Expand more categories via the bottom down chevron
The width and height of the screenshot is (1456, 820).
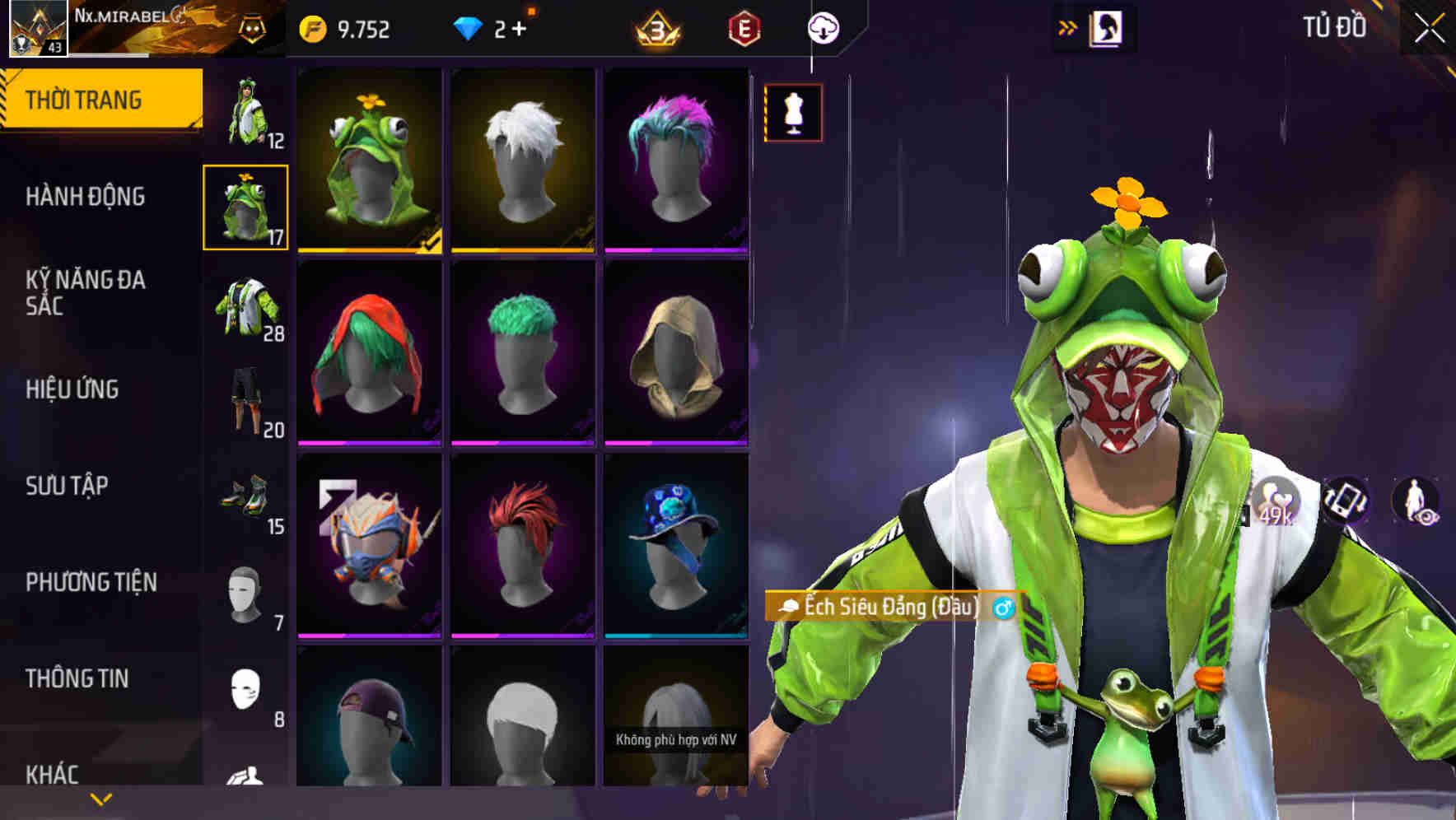coord(101,797)
